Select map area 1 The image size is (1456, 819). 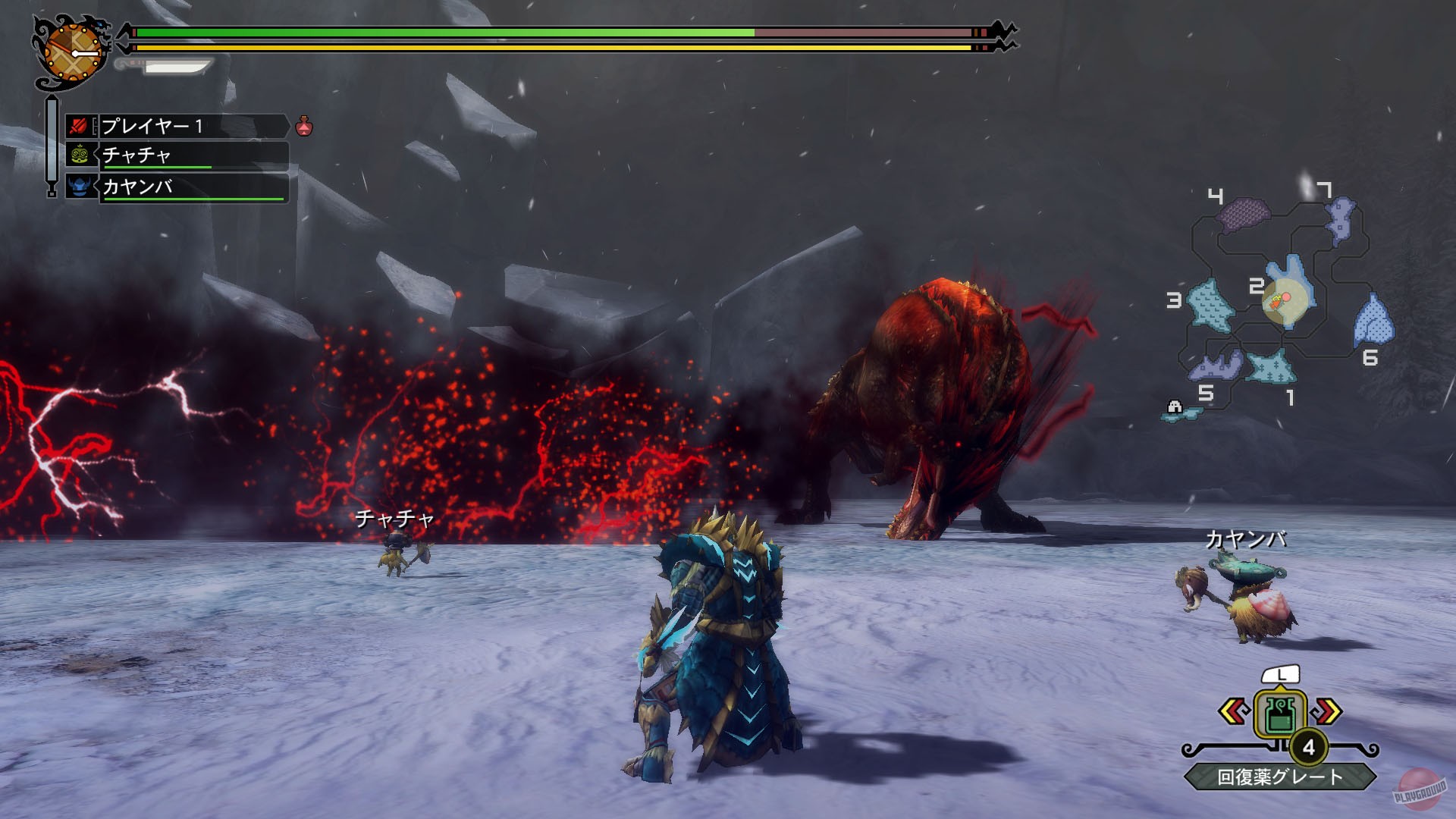click(x=1272, y=368)
